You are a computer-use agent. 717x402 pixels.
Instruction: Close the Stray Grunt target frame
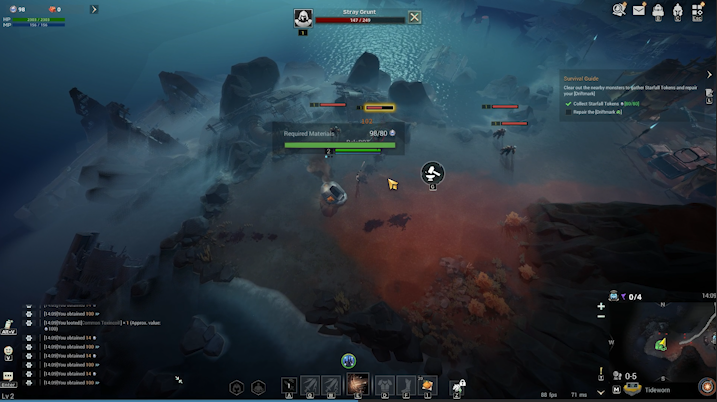click(x=414, y=17)
